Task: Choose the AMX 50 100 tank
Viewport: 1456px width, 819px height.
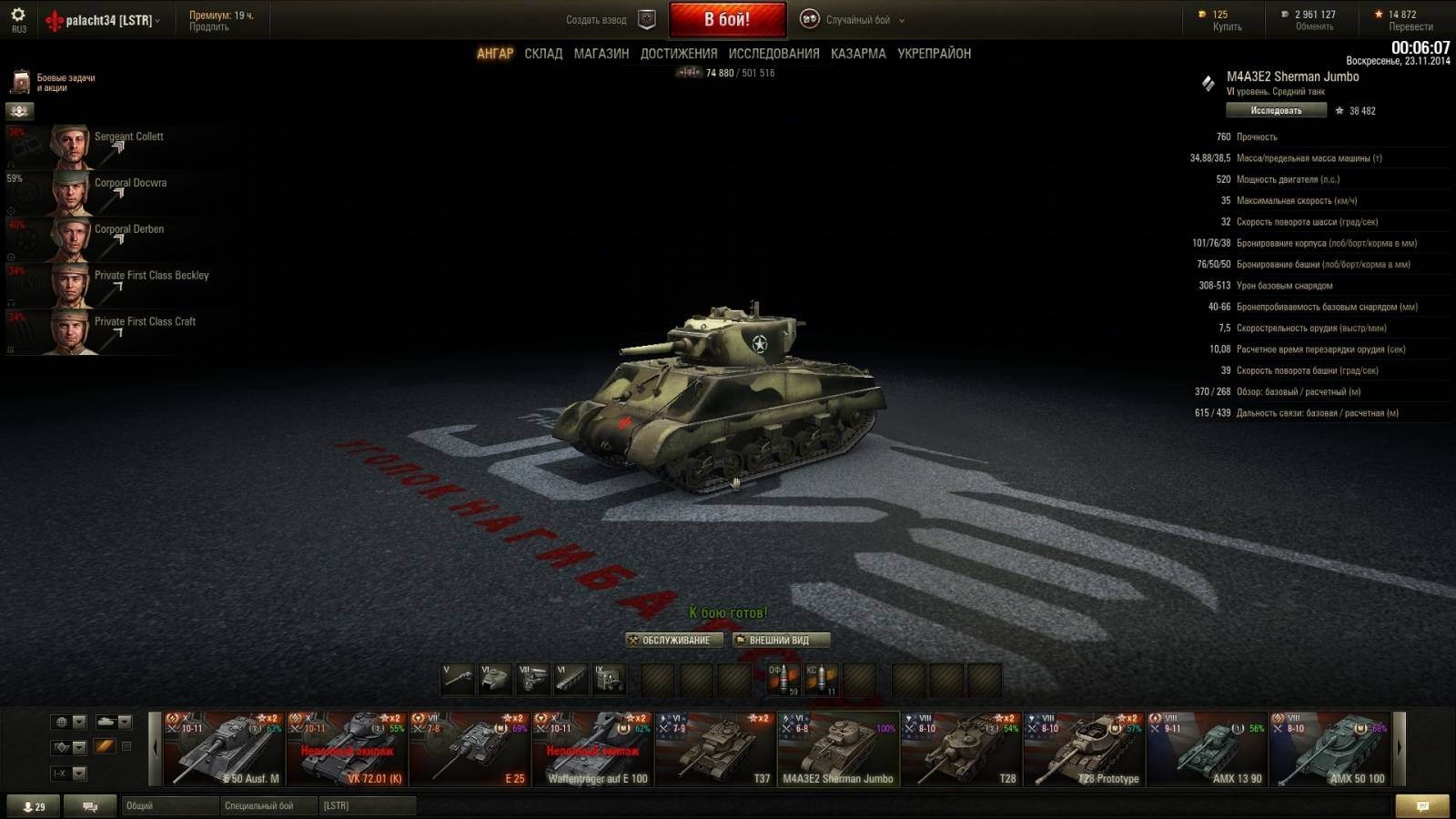Action: pyautogui.click(x=1330, y=750)
